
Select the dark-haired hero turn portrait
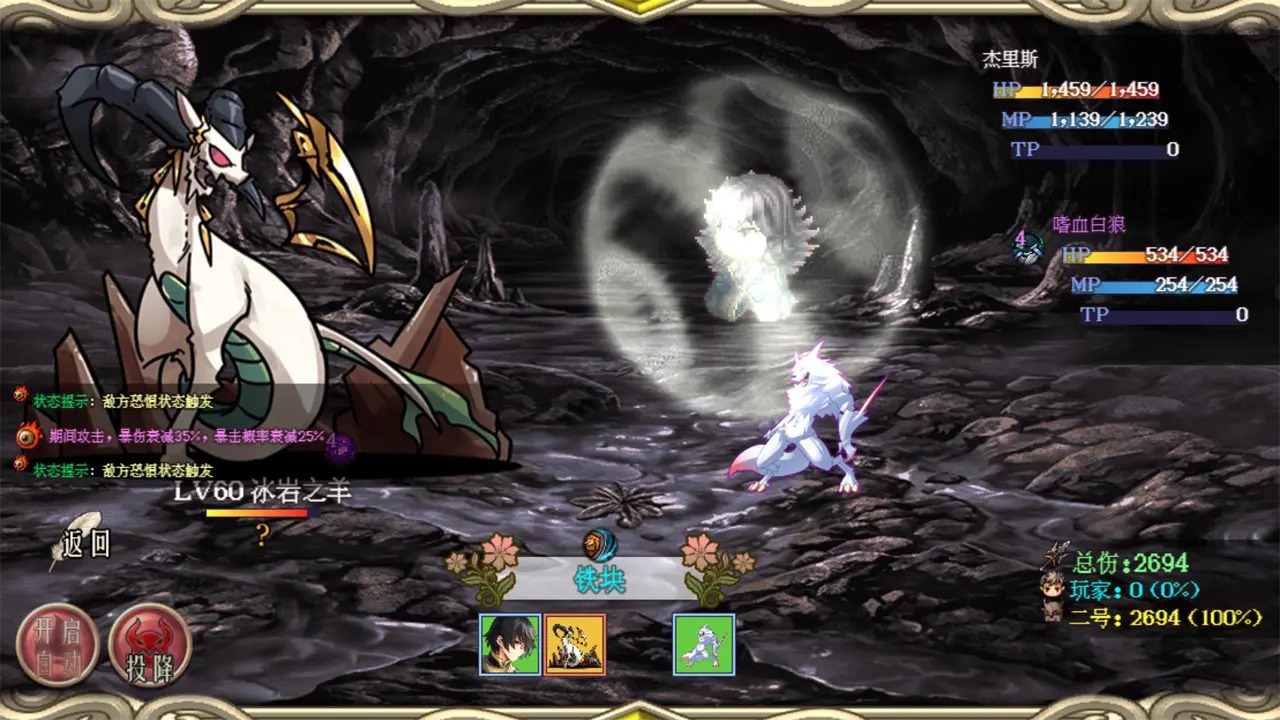point(510,644)
